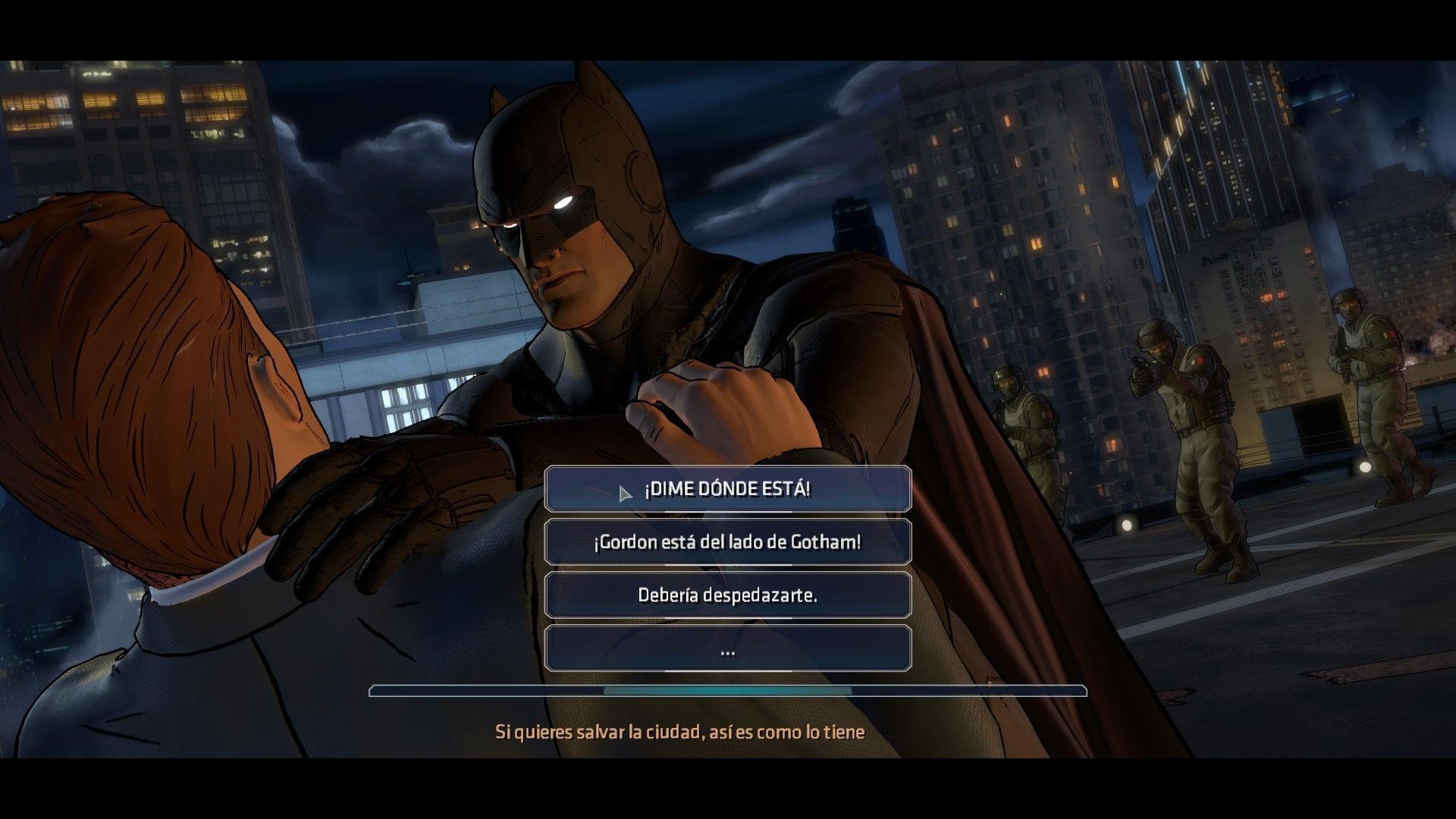The width and height of the screenshot is (1456, 819).
Task: Choose "¡Gordon está del lado de Gotham!" response
Action: click(x=726, y=542)
